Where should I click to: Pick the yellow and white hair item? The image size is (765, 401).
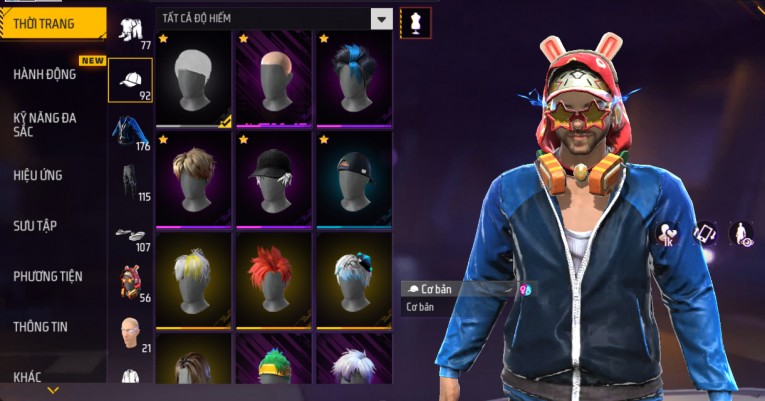point(193,280)
